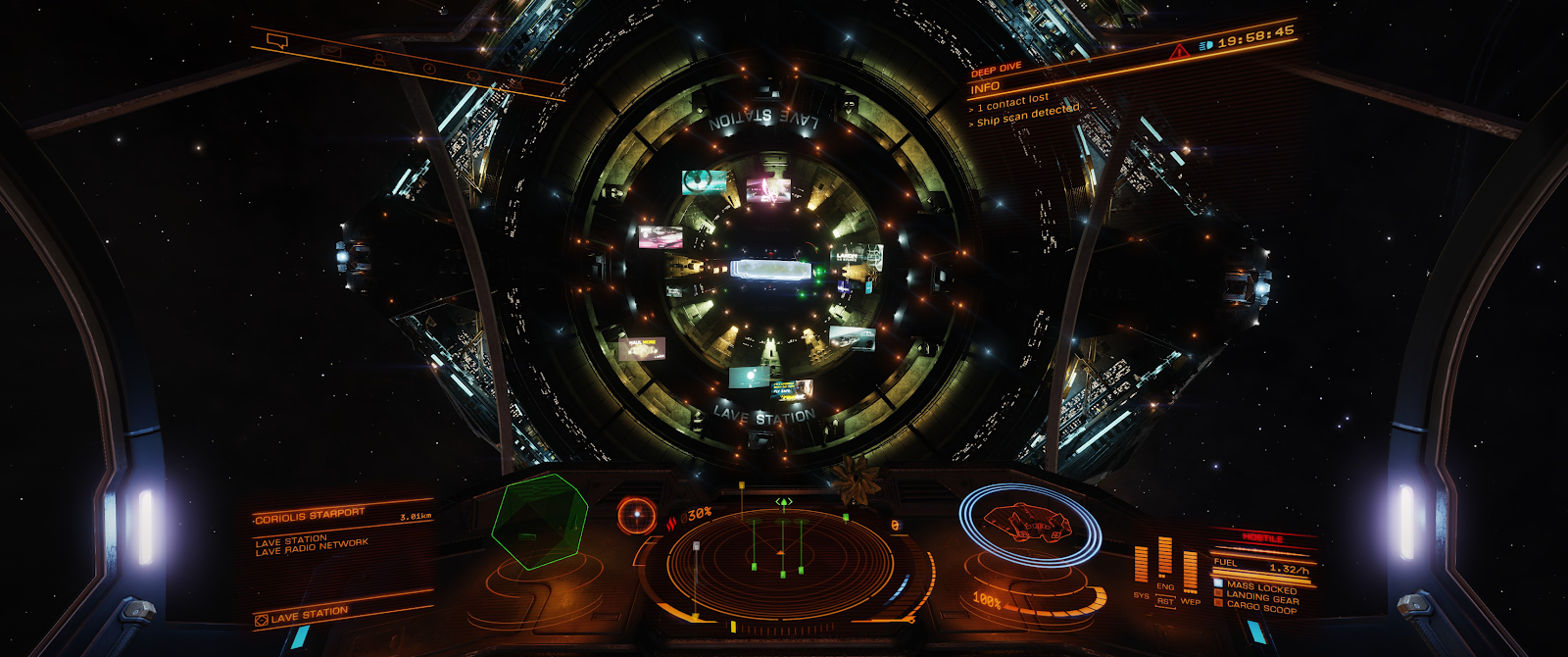Select the radar scanner disc
The image size is (1568, 657).
781,564
